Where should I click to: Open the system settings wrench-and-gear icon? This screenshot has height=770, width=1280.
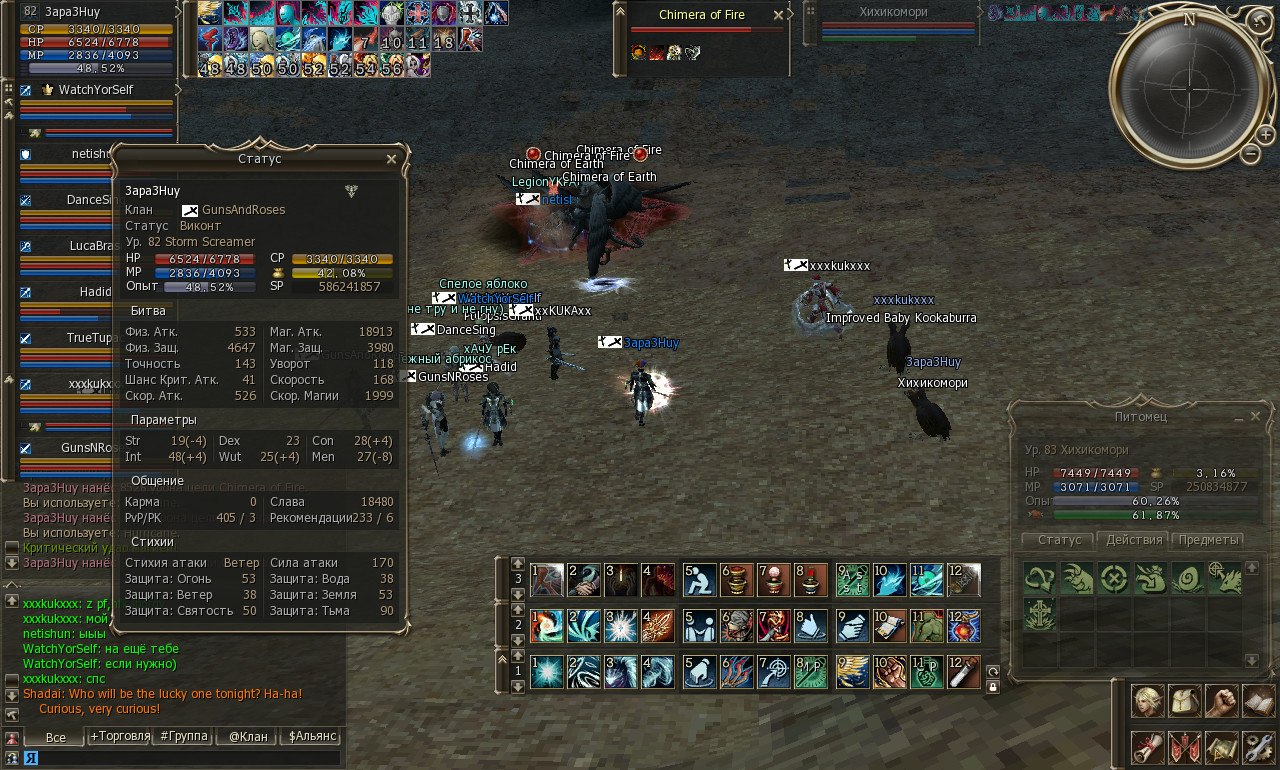tap(1257, 747)
